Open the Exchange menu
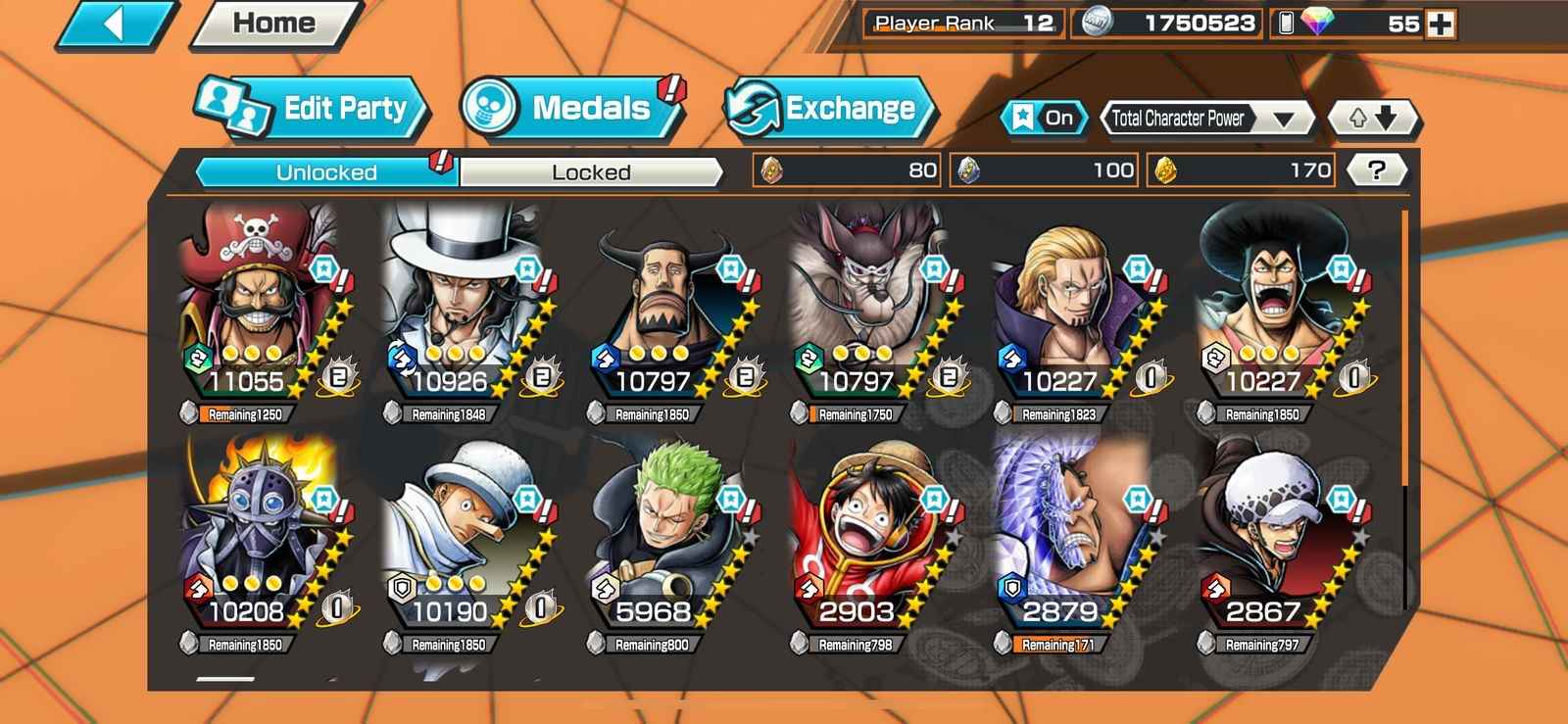The height and width of the screenshot is (724, 1568). [829, 108]
